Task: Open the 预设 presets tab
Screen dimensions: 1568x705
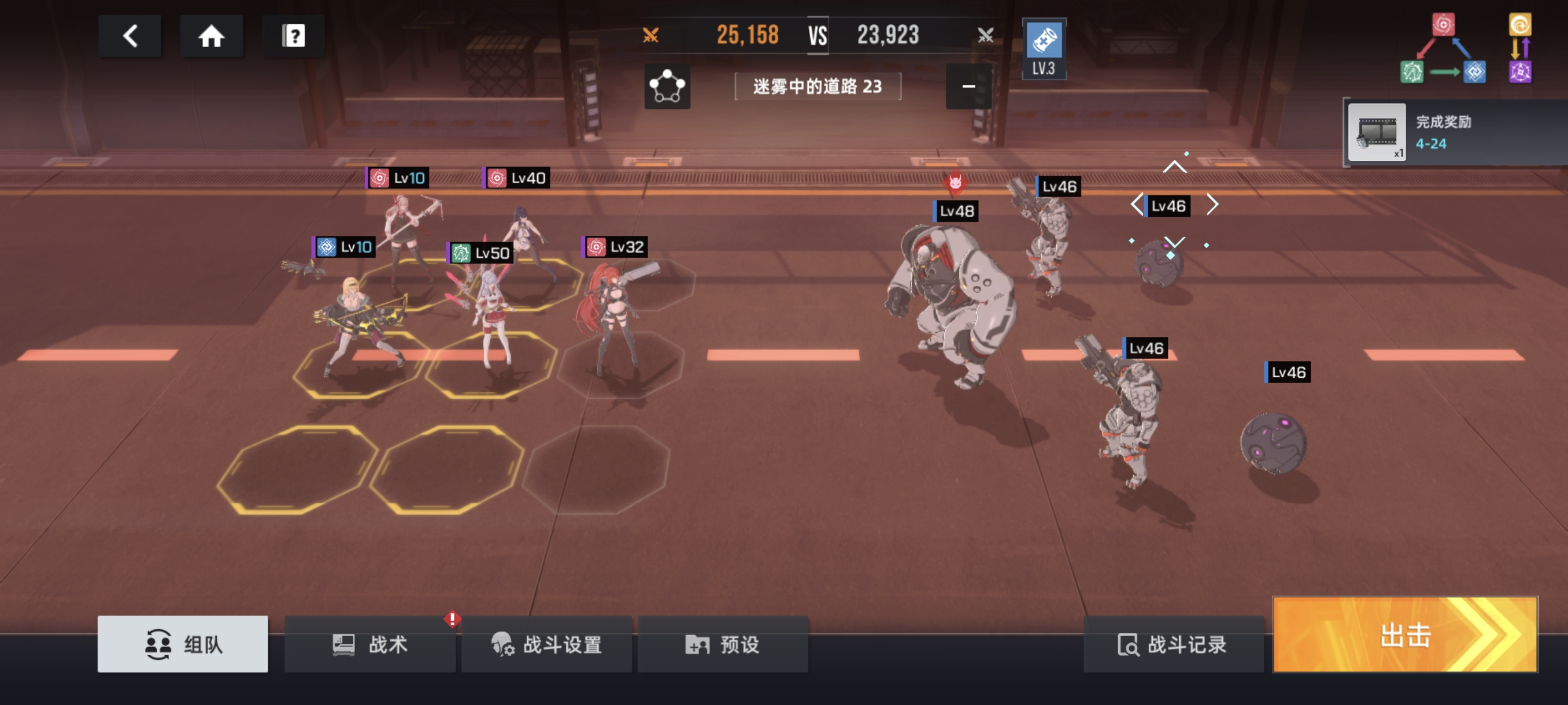Action: 723,644
